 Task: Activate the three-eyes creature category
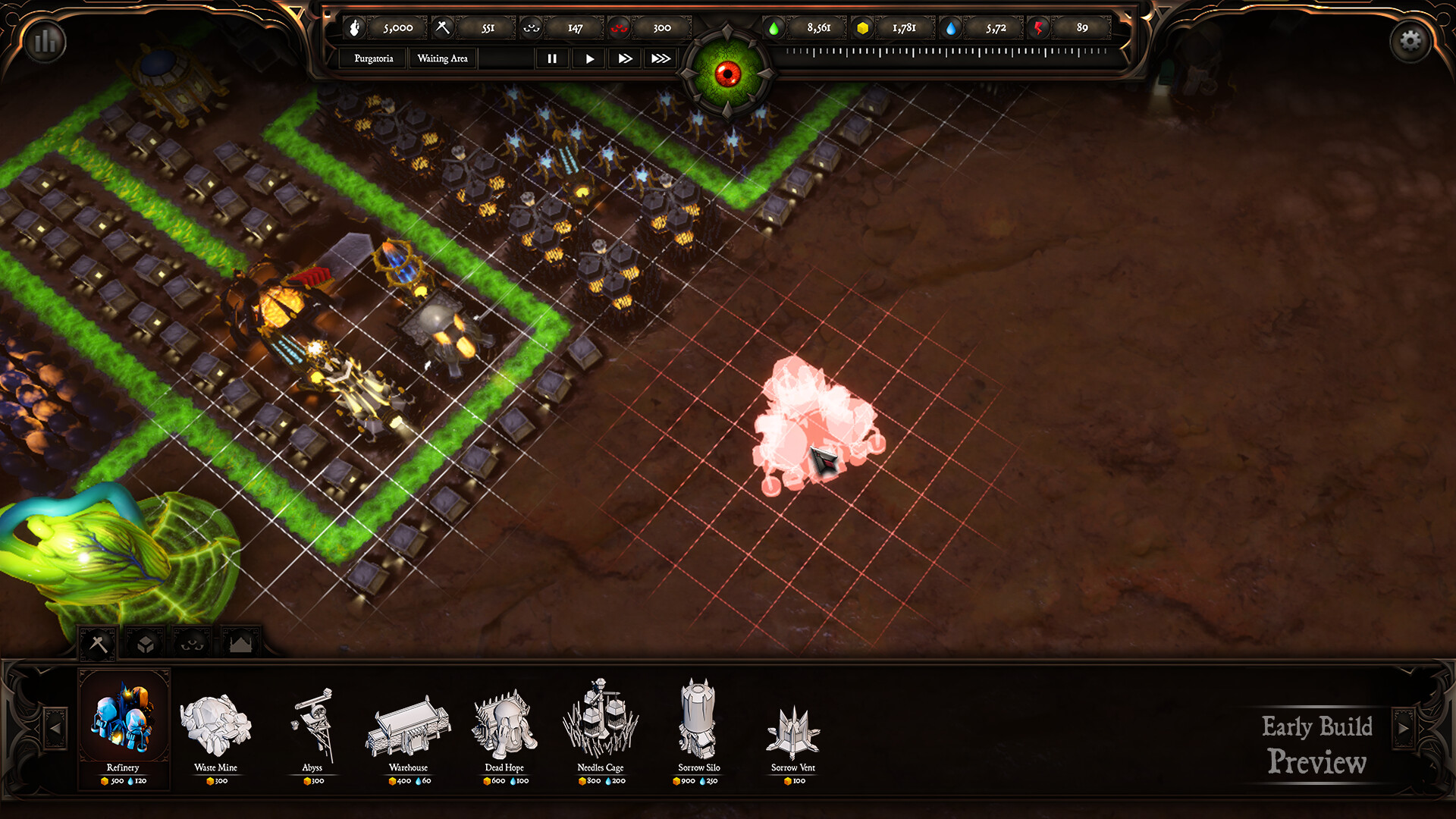pyautogui.click(x=192, y=641)
